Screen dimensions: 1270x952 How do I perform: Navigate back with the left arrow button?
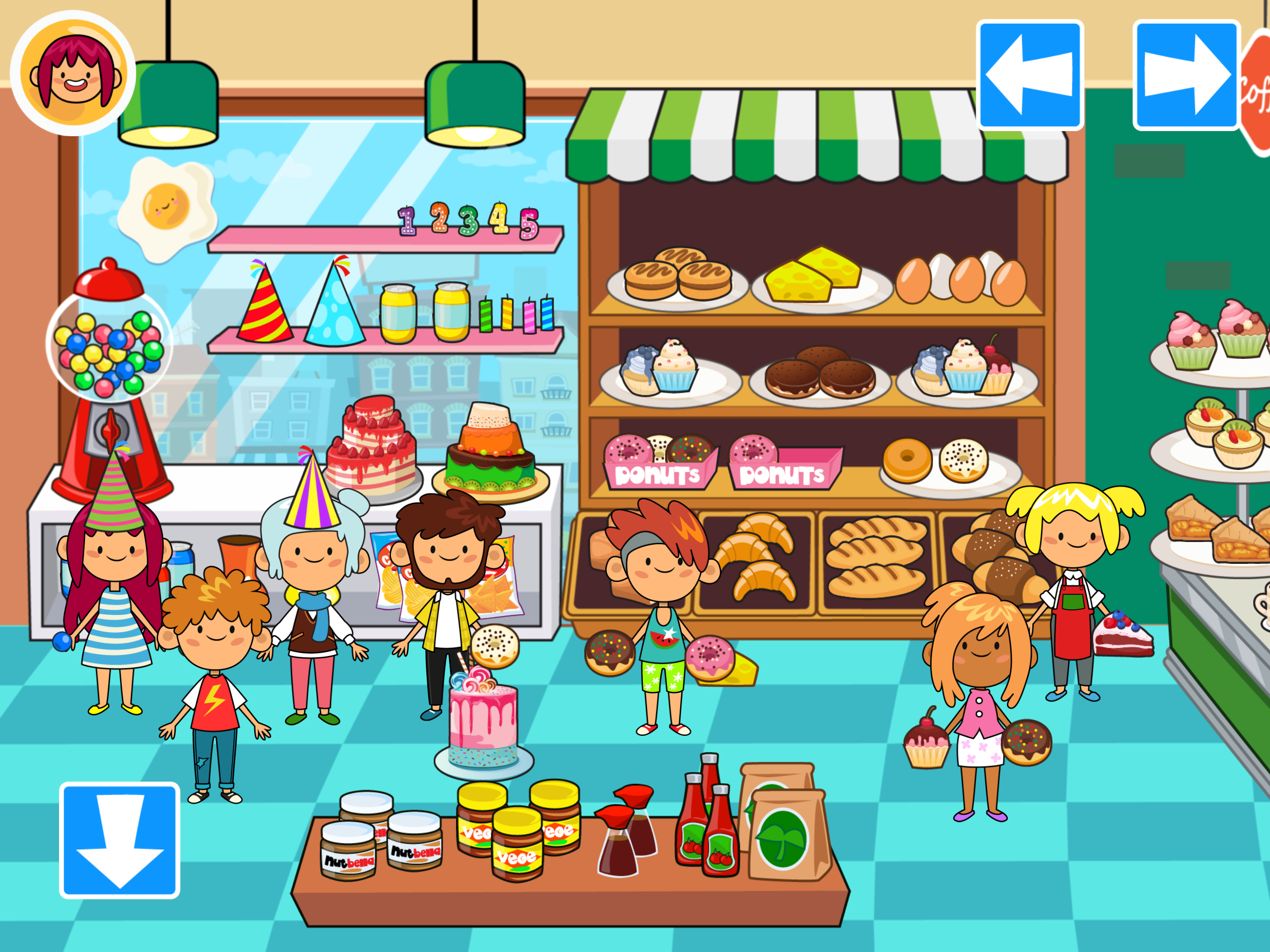click(1031, 76)
